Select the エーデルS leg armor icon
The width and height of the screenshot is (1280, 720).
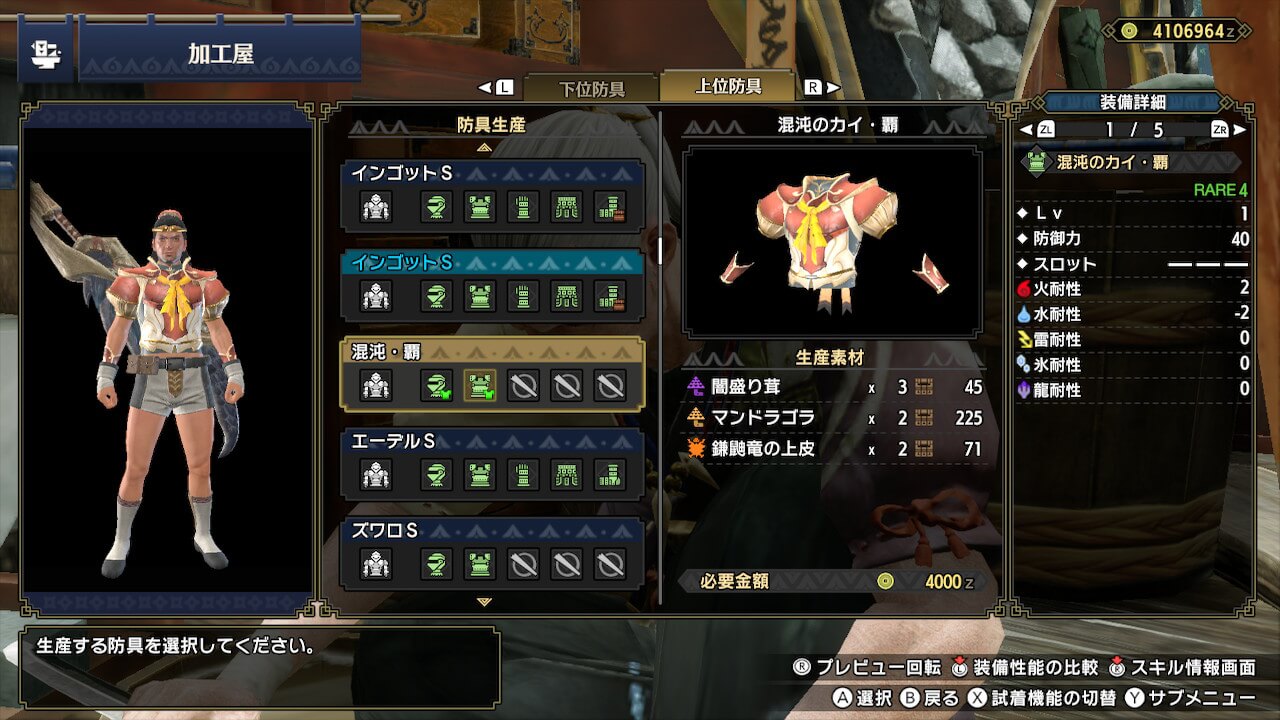point(610,474)
